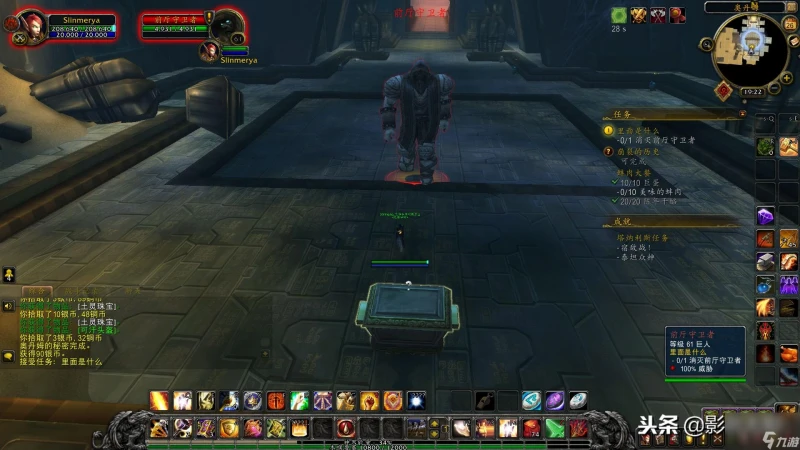
Task: Click the green buff icon with 28s timer
Action: (619, 15)
